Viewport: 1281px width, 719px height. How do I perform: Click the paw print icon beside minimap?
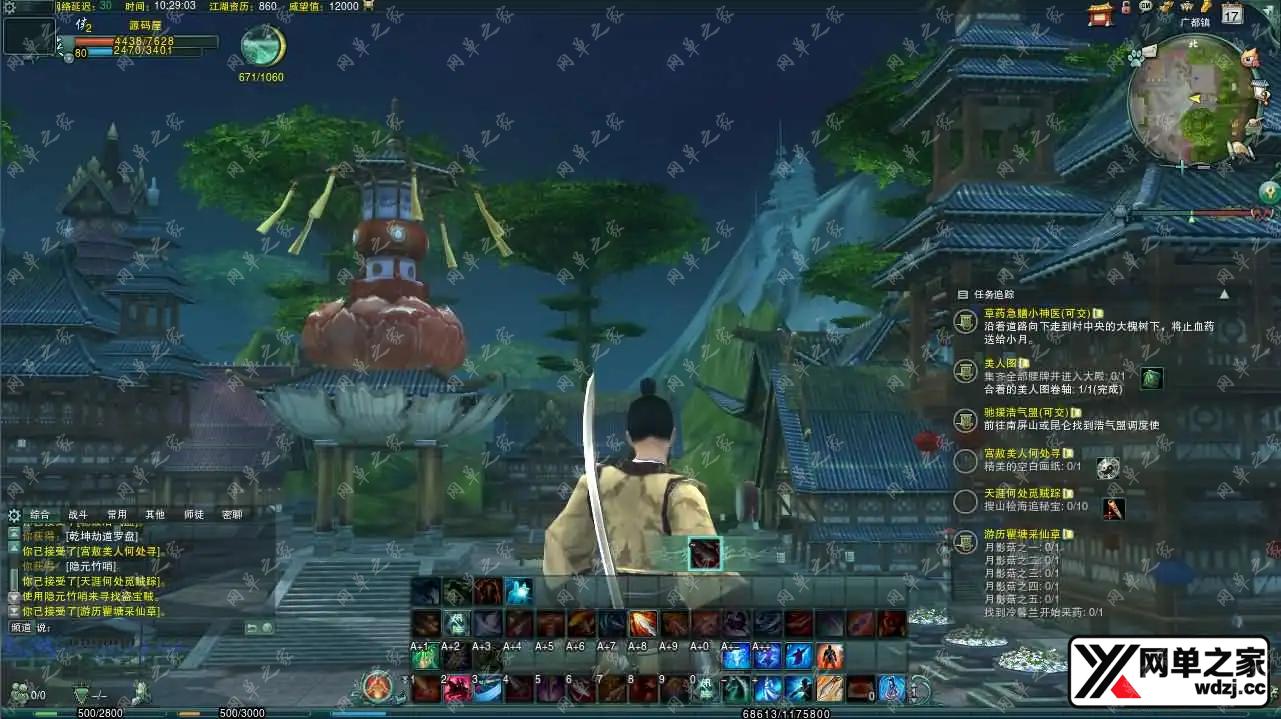click(1136, 58)
